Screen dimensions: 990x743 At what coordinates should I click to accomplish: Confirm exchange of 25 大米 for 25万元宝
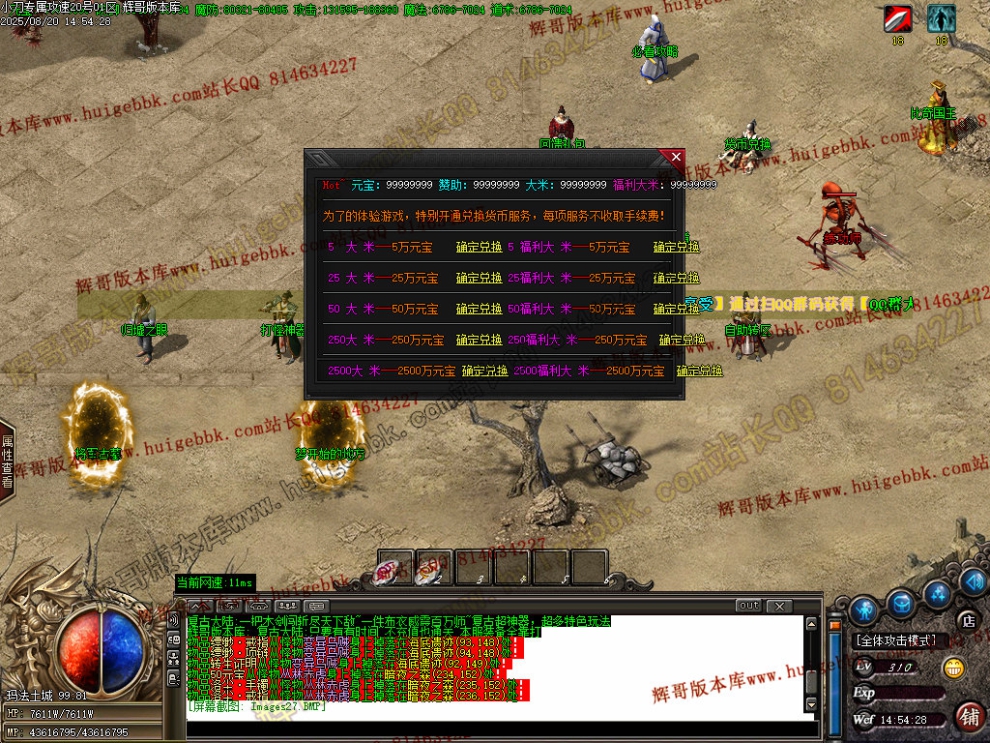point(479,278)
